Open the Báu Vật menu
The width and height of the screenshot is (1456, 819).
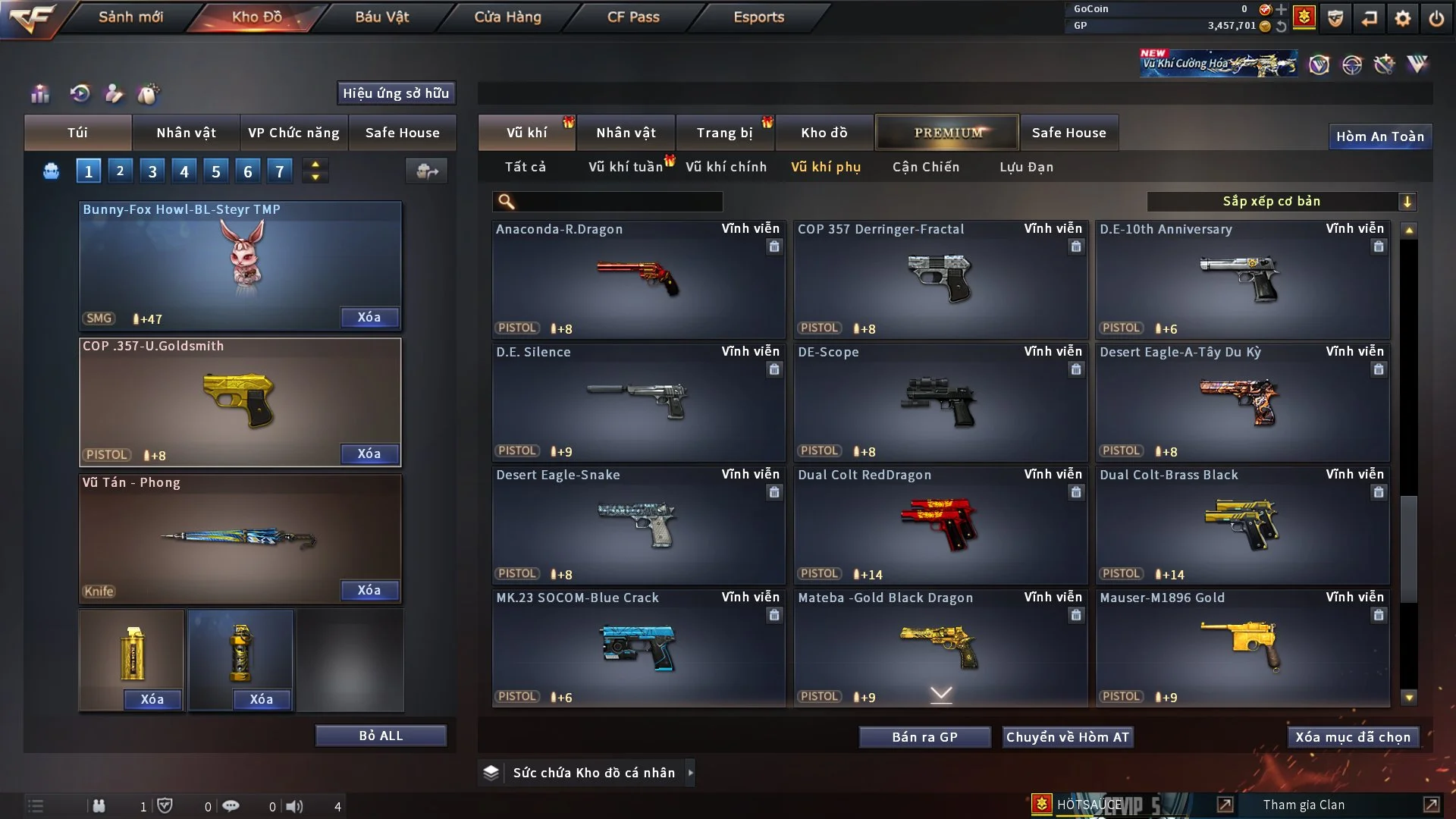(x=381, y=17)
